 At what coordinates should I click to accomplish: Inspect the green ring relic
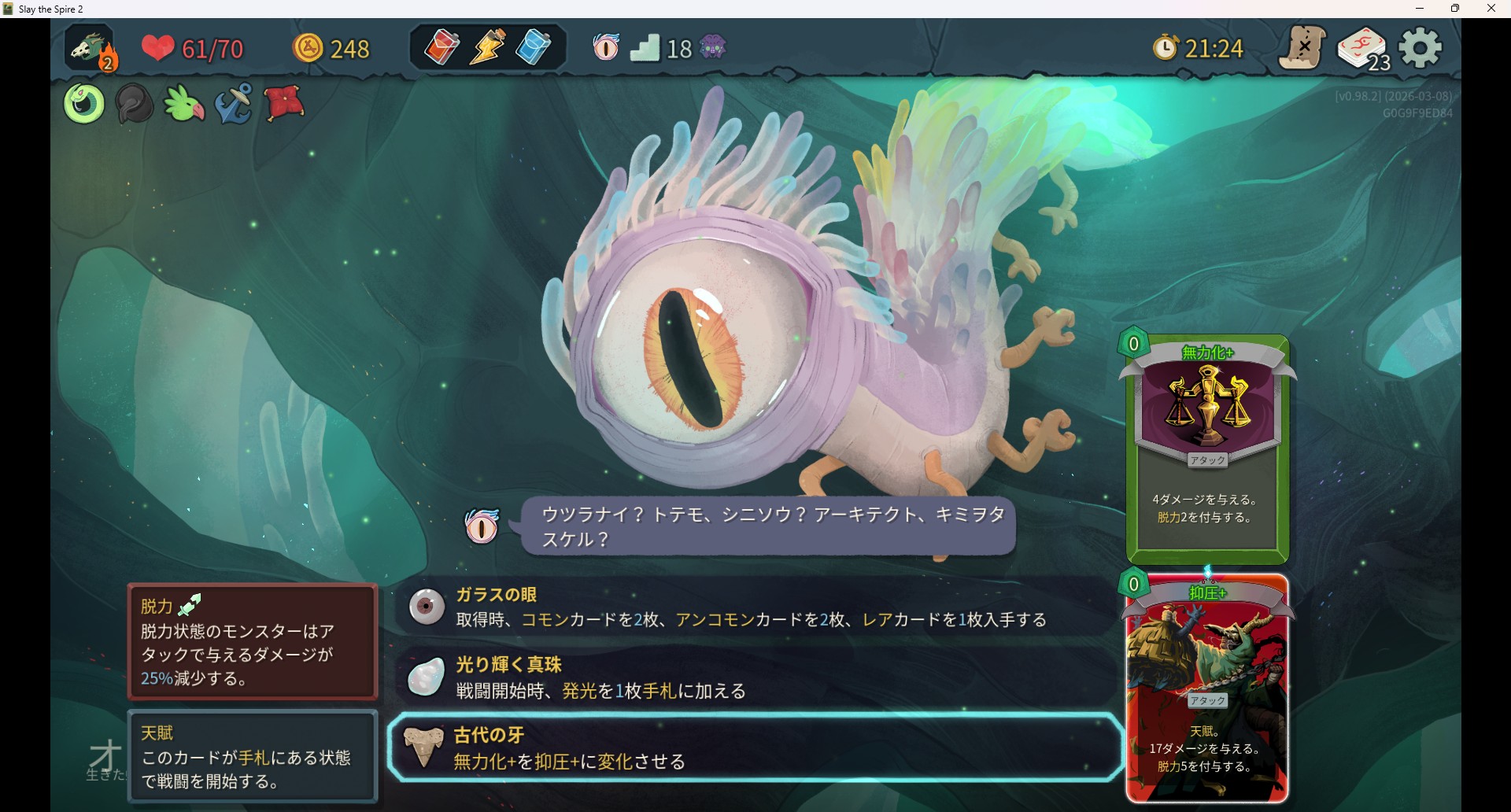pyautogui.click(x=84, y=104)
